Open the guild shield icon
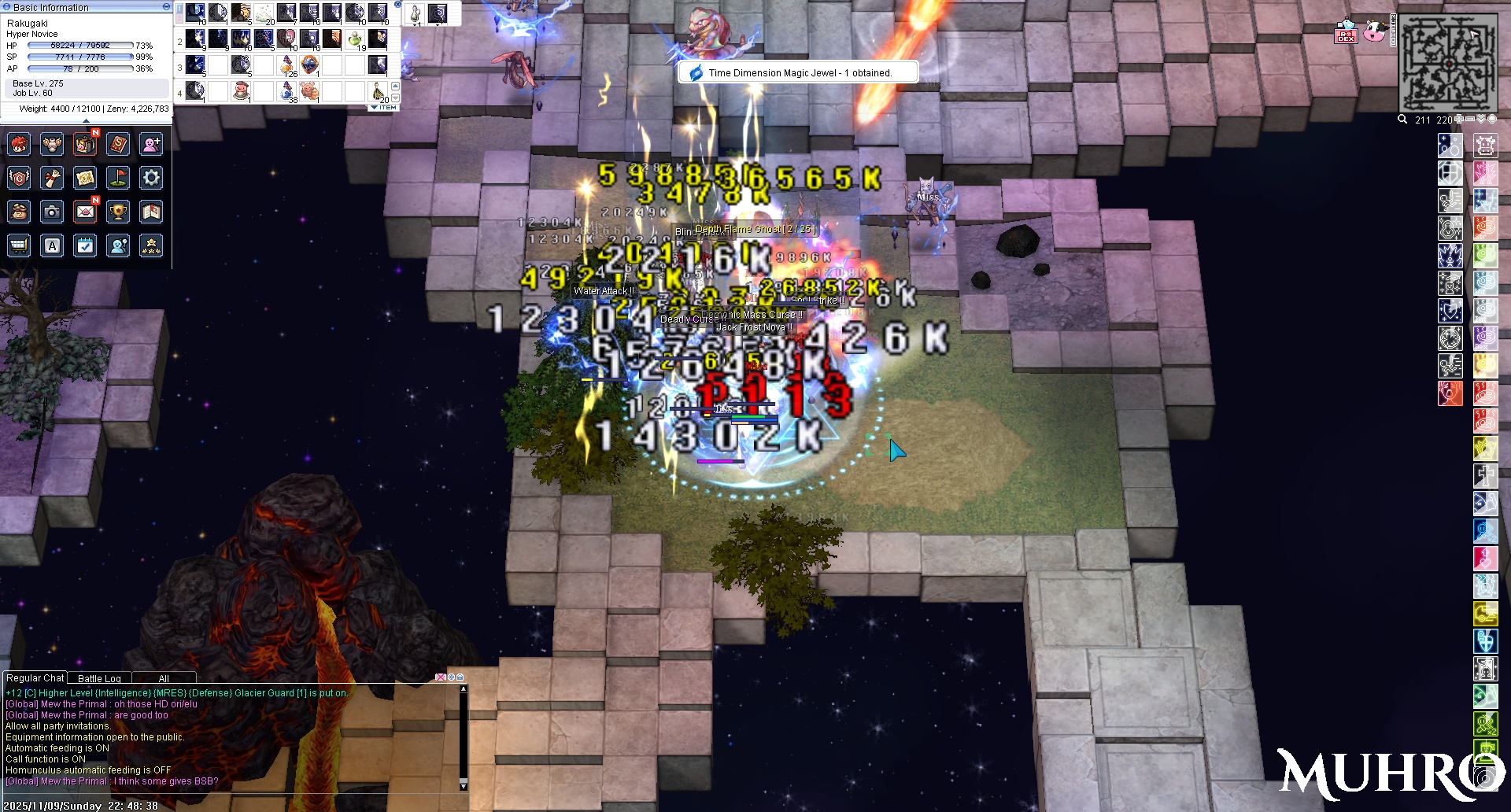The image size is (1511, 812). click(19, 178)
